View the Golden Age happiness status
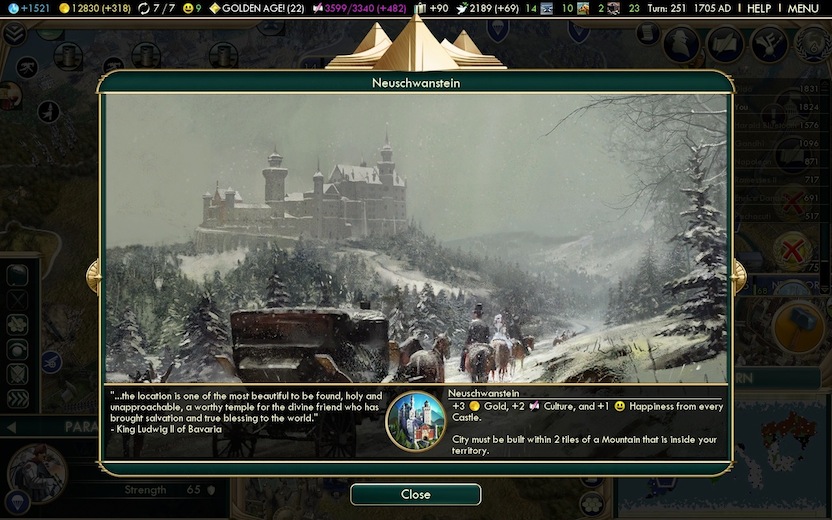This screenshot has width=832, height=520. [x=254, y=8]
